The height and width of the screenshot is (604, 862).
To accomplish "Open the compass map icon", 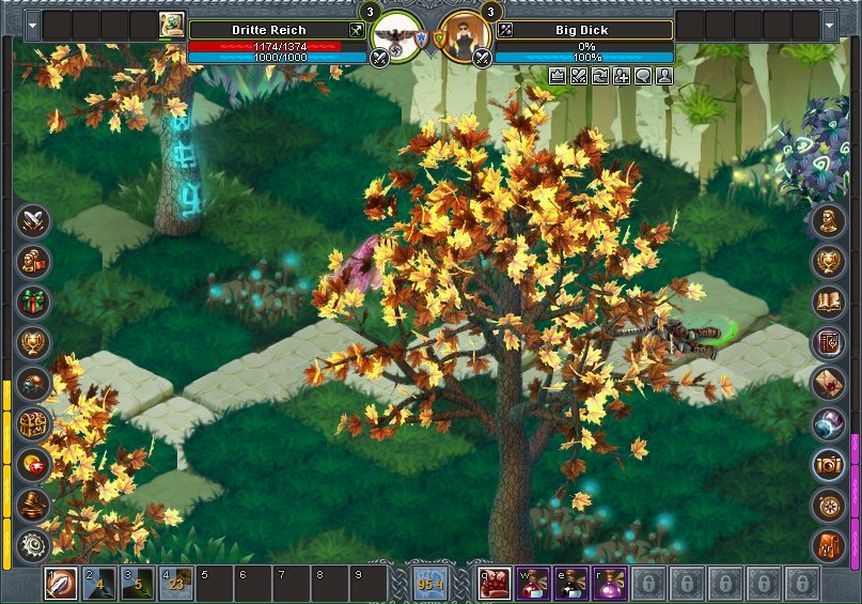I will [x=828, y=504].
